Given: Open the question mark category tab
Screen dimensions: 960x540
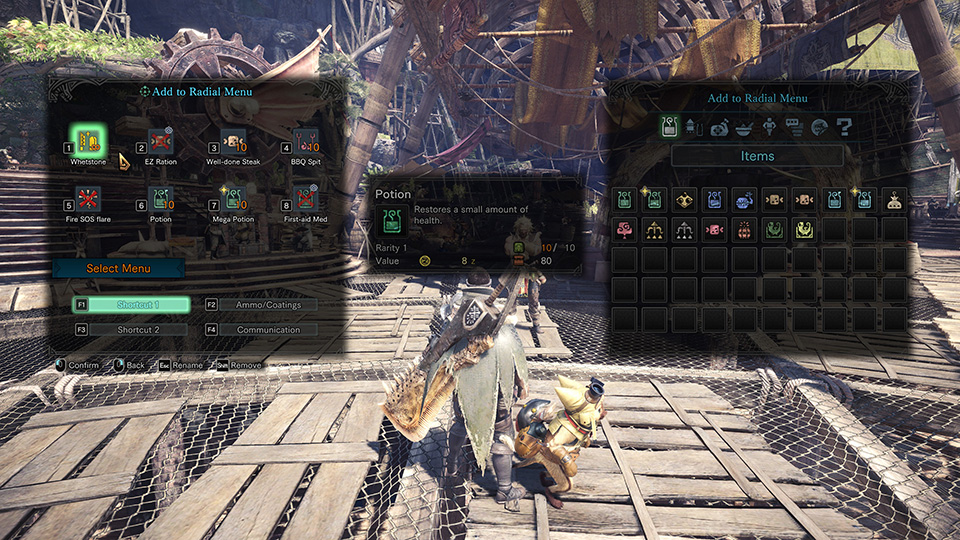Looking at the screenshot, I should pos(845,127).
